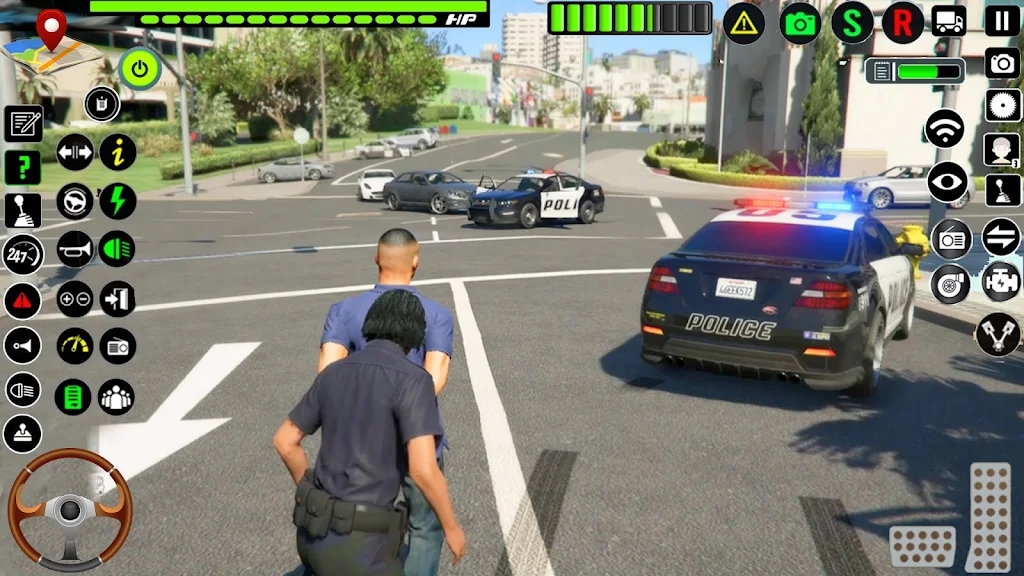The width and height of the screenshot is (1024, 576).
Task: Tap the swap arrows icon
Action: pos(1001,237)
